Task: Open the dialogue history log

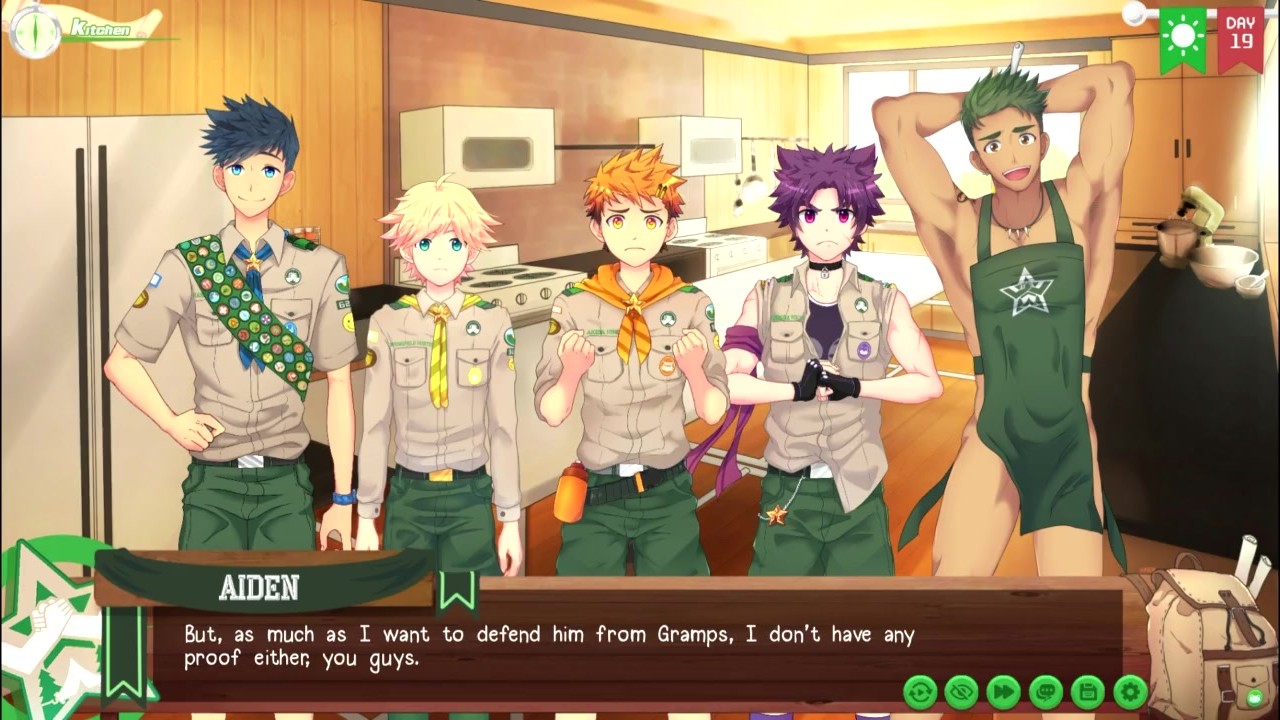Action: 1046,692
